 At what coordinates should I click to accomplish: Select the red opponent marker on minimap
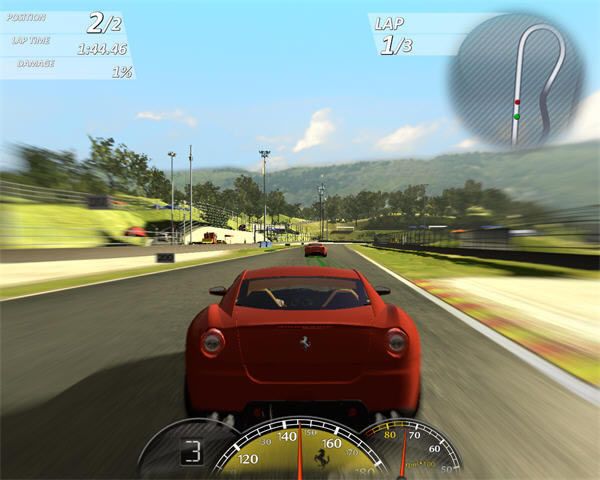click(517, 102)
